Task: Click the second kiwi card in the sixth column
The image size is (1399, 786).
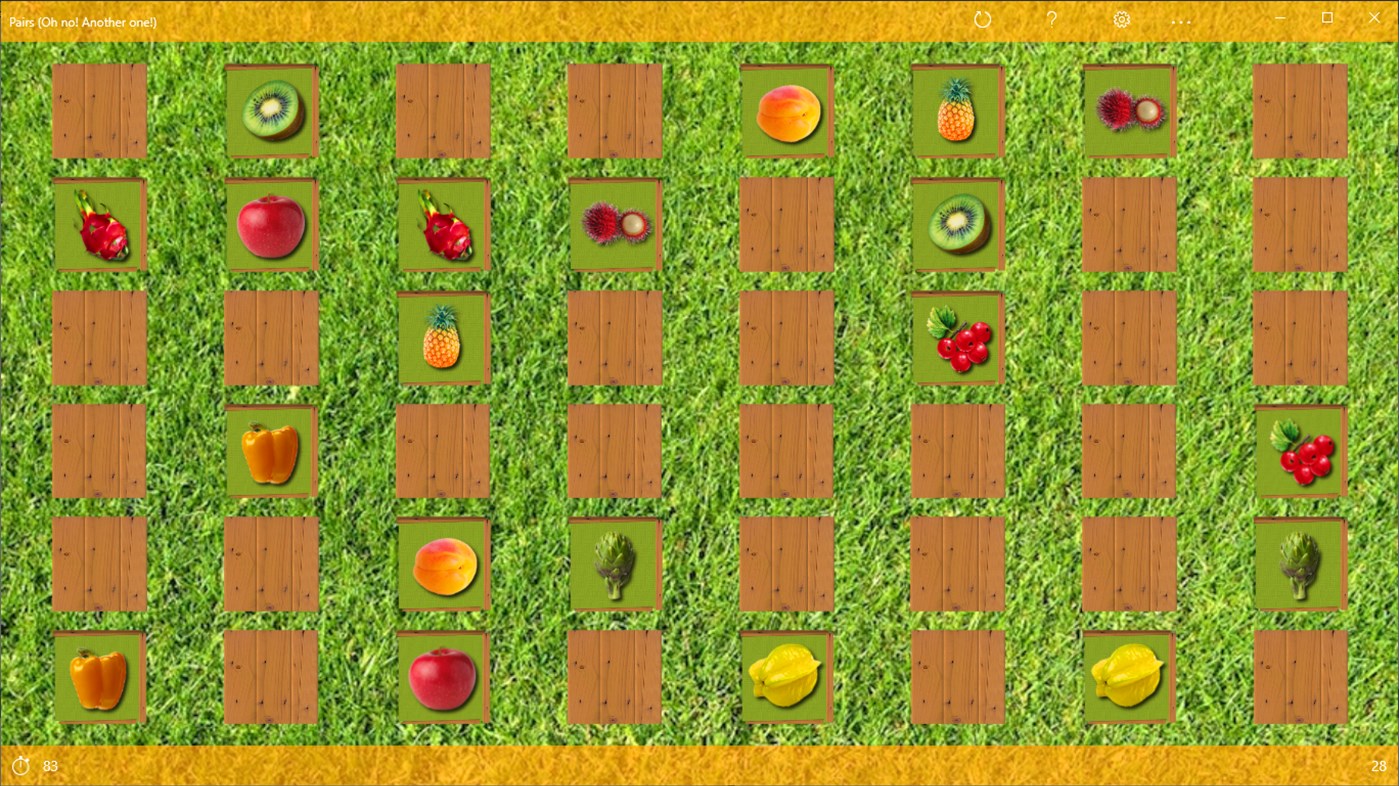Action: click(957, 223)
